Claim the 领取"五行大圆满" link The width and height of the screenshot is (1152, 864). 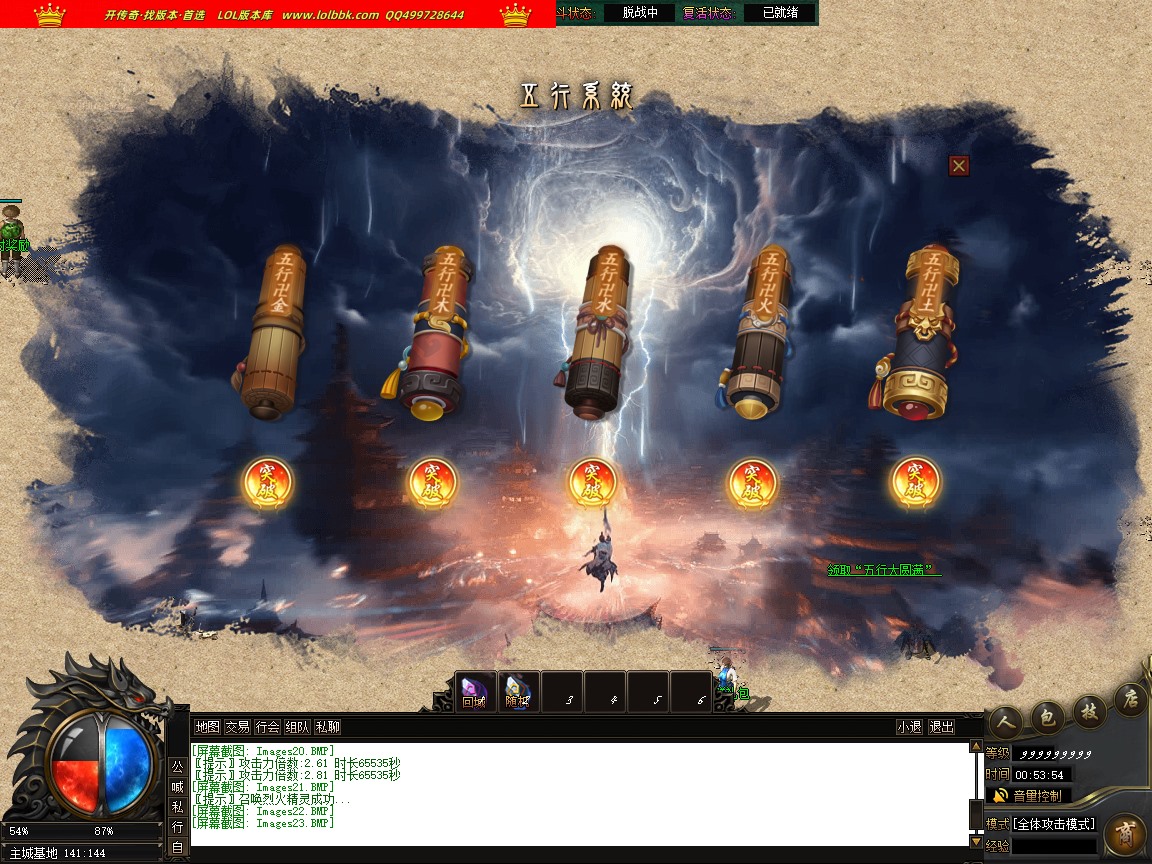(884, 570)
